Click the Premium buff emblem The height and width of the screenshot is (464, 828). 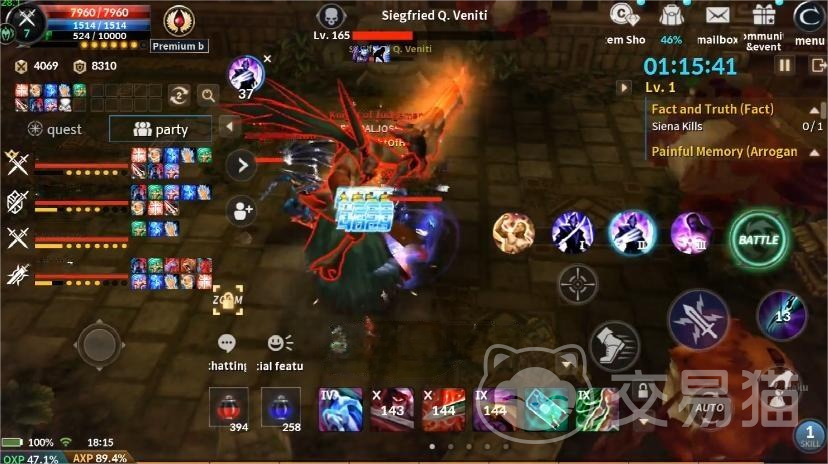[179, 21]
